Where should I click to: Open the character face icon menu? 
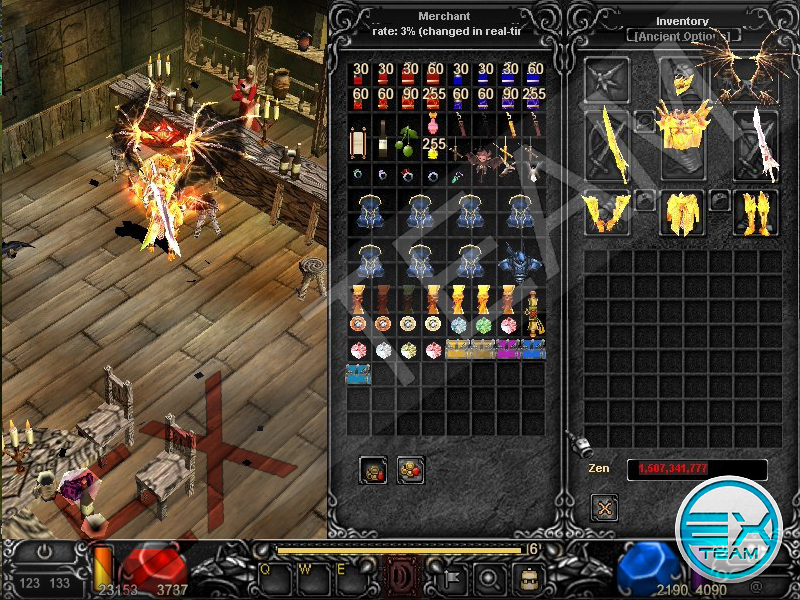[529, 576]
